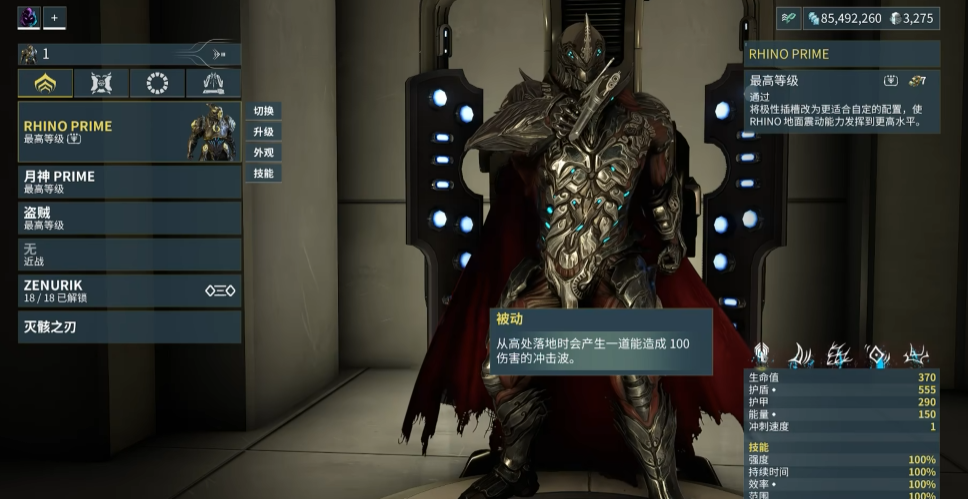Screen dimensions: 968x499
Task: Open the 升级 (upgrade) screen
Action: point(263,132)
